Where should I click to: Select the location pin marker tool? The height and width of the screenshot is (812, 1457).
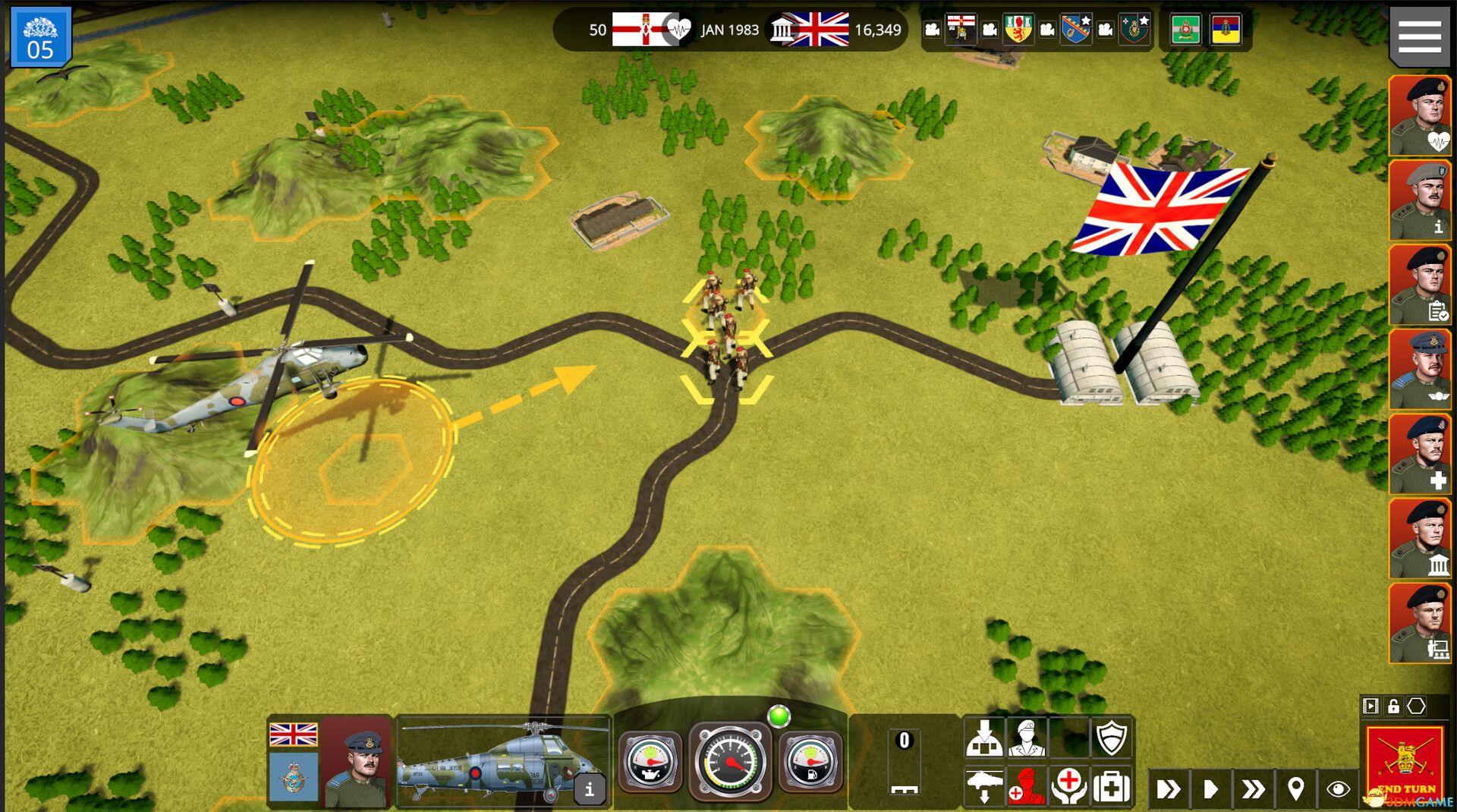tap(1296, 791)
